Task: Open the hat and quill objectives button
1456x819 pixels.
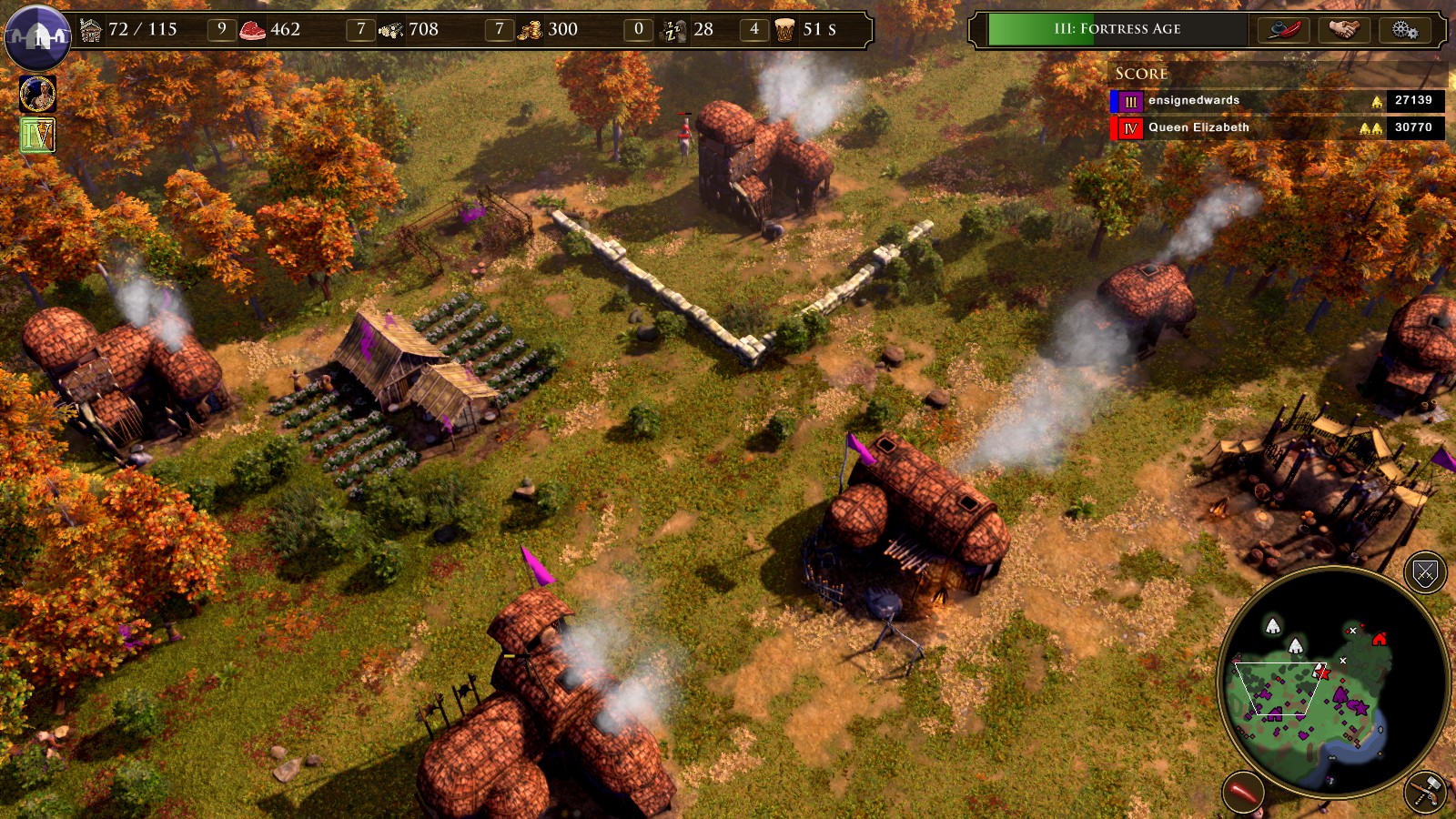Action: (1283, 29)
